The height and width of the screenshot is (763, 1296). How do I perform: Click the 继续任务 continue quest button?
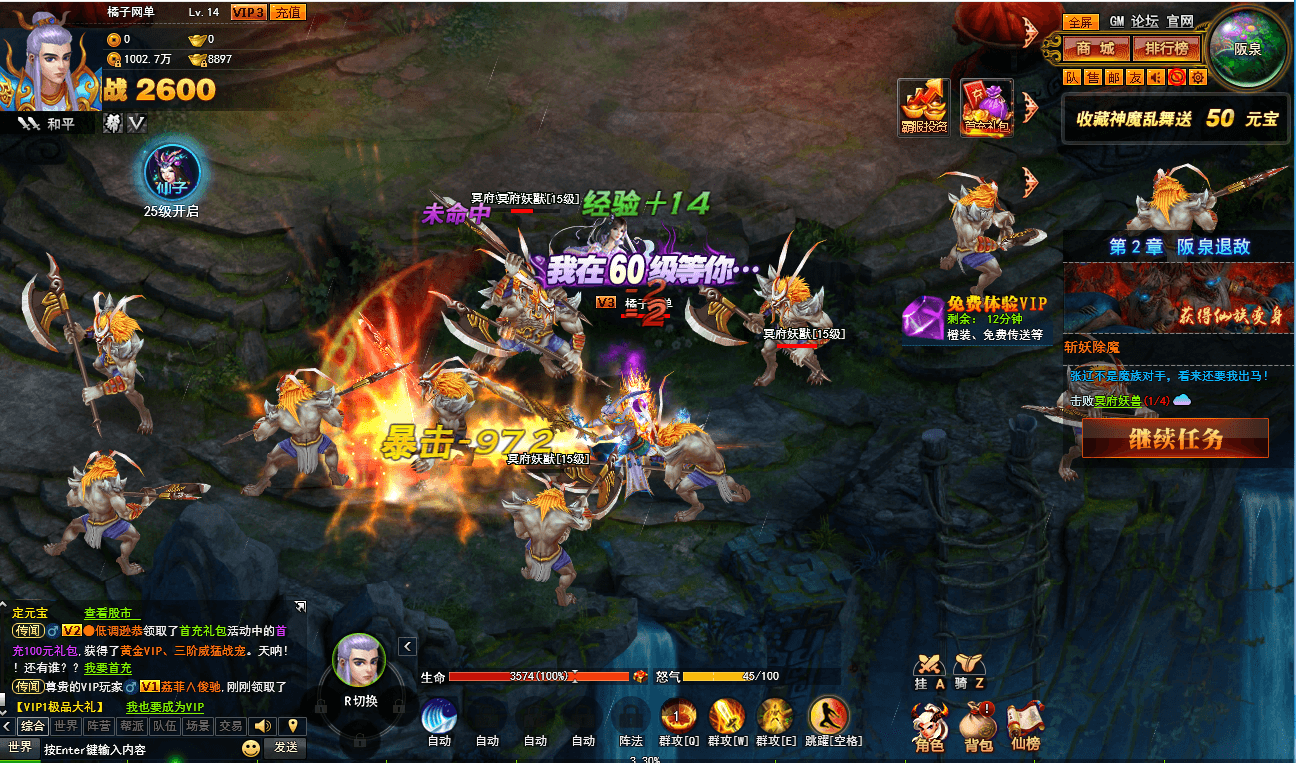pyautogui.click(x=1175, y=438)
